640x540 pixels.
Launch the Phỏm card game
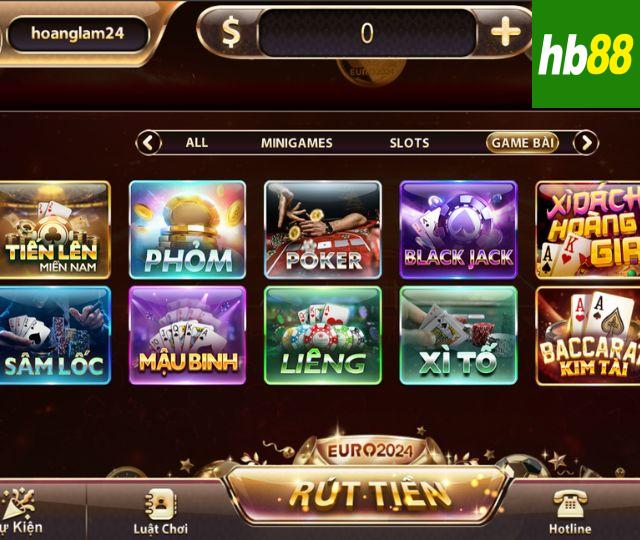pos(188,230)
